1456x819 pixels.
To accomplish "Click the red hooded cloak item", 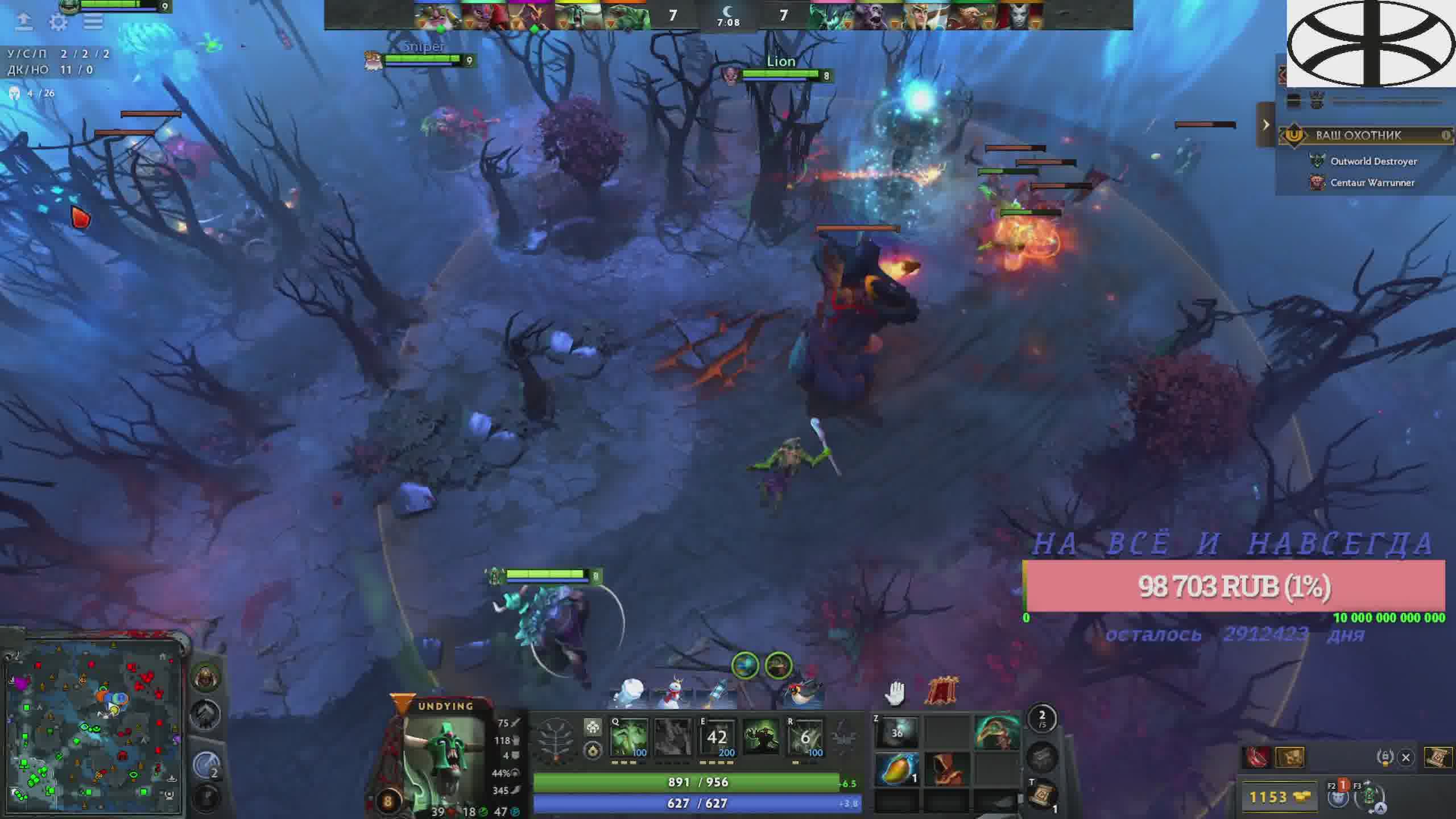I will (x=946, y=768).
